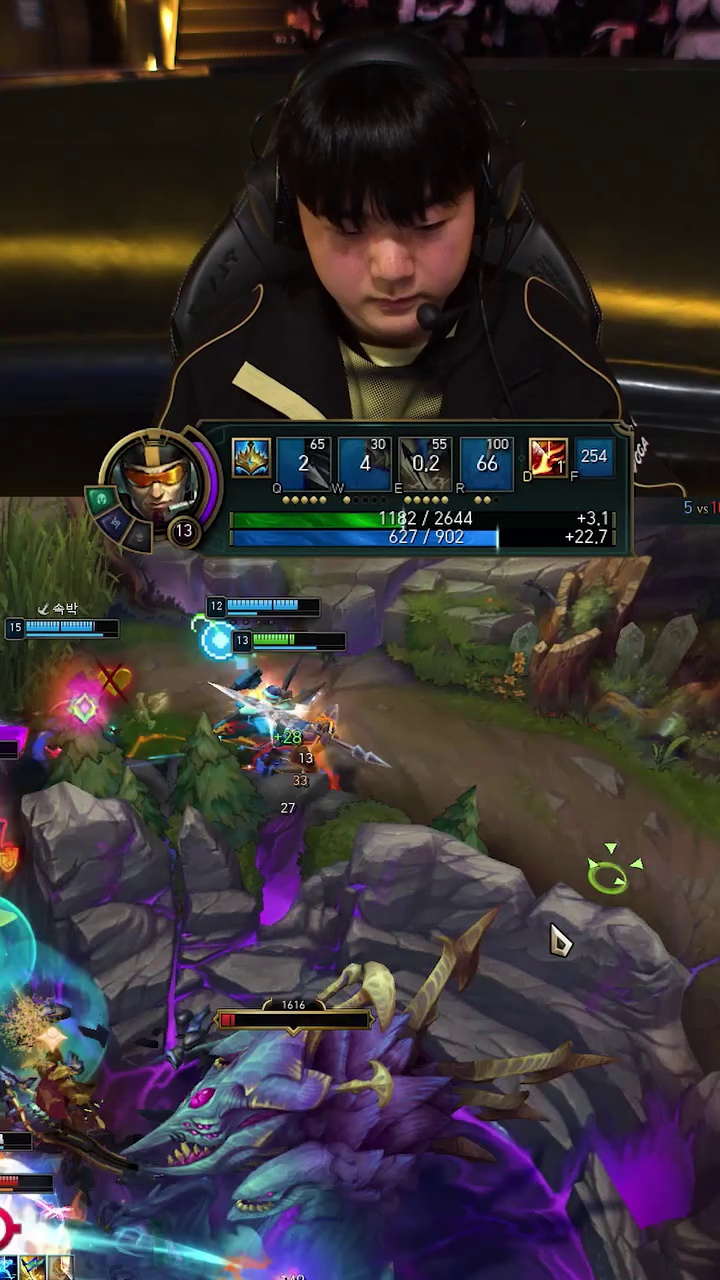Select the passive ability icon
Viewport: 720px width, 1280px height.
pos(251,458)
